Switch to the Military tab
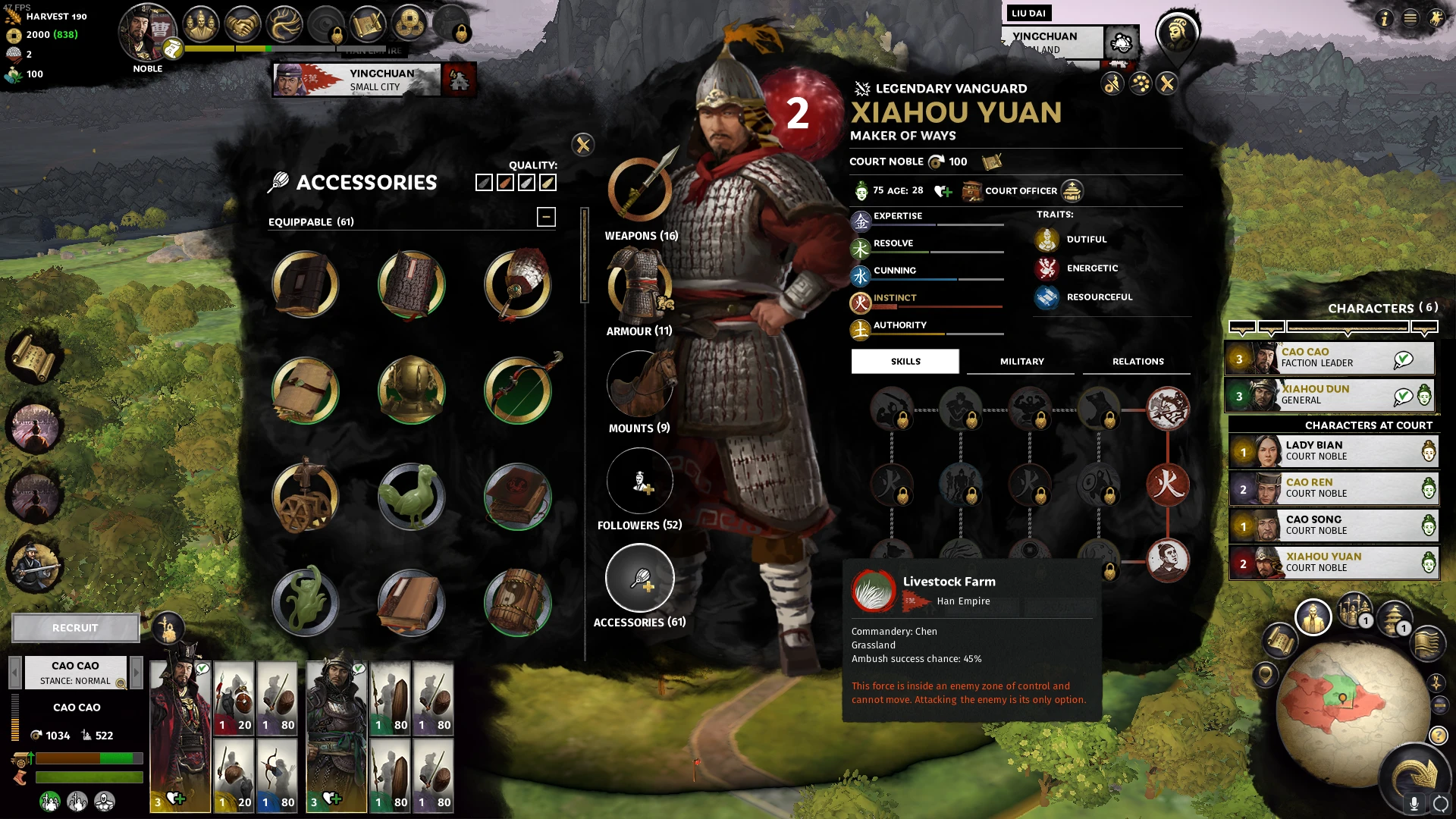Viewport: 1456px width, 819px height. (1021, 362)
